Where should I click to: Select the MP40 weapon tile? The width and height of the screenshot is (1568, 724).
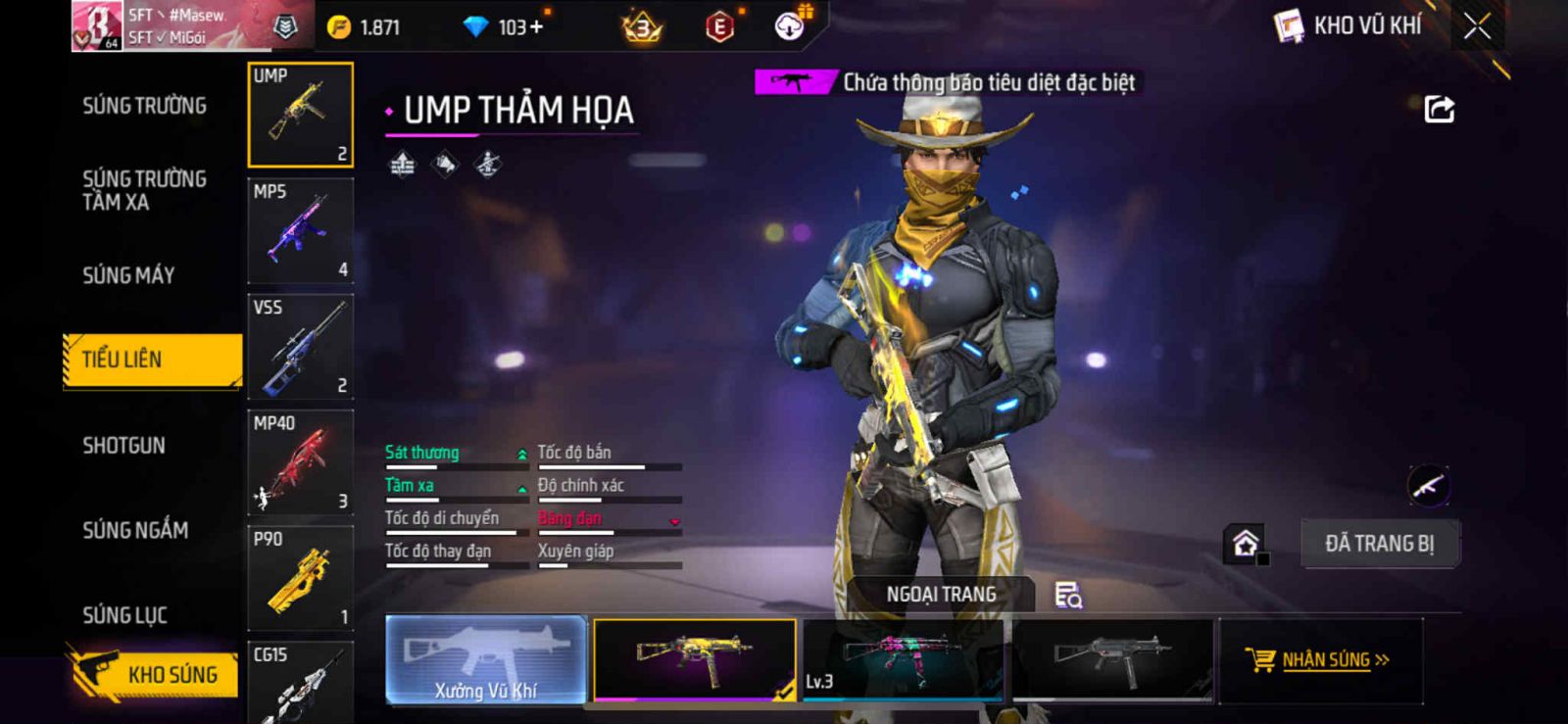coord(301,462)
